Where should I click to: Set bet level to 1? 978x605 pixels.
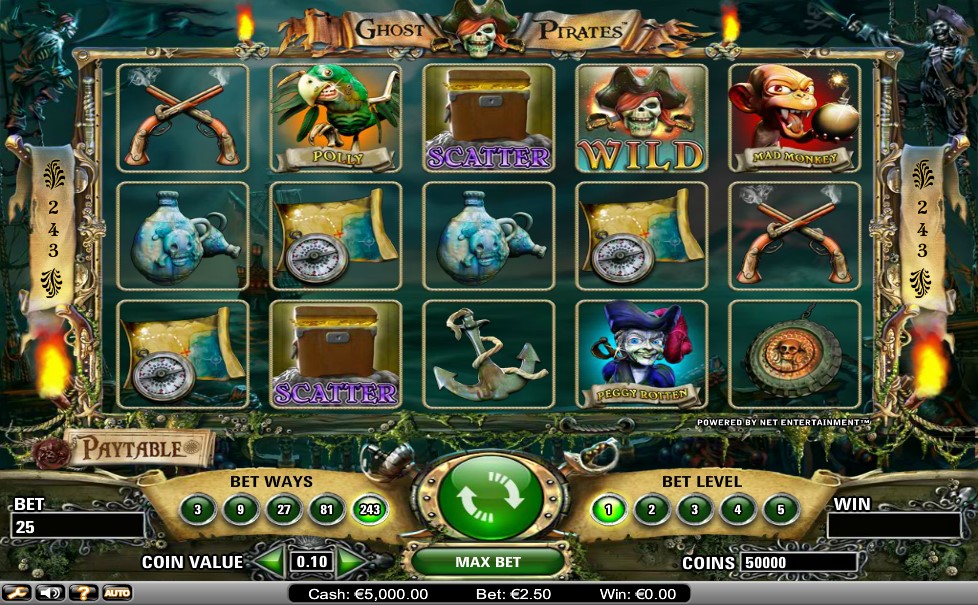pos(609,510)
